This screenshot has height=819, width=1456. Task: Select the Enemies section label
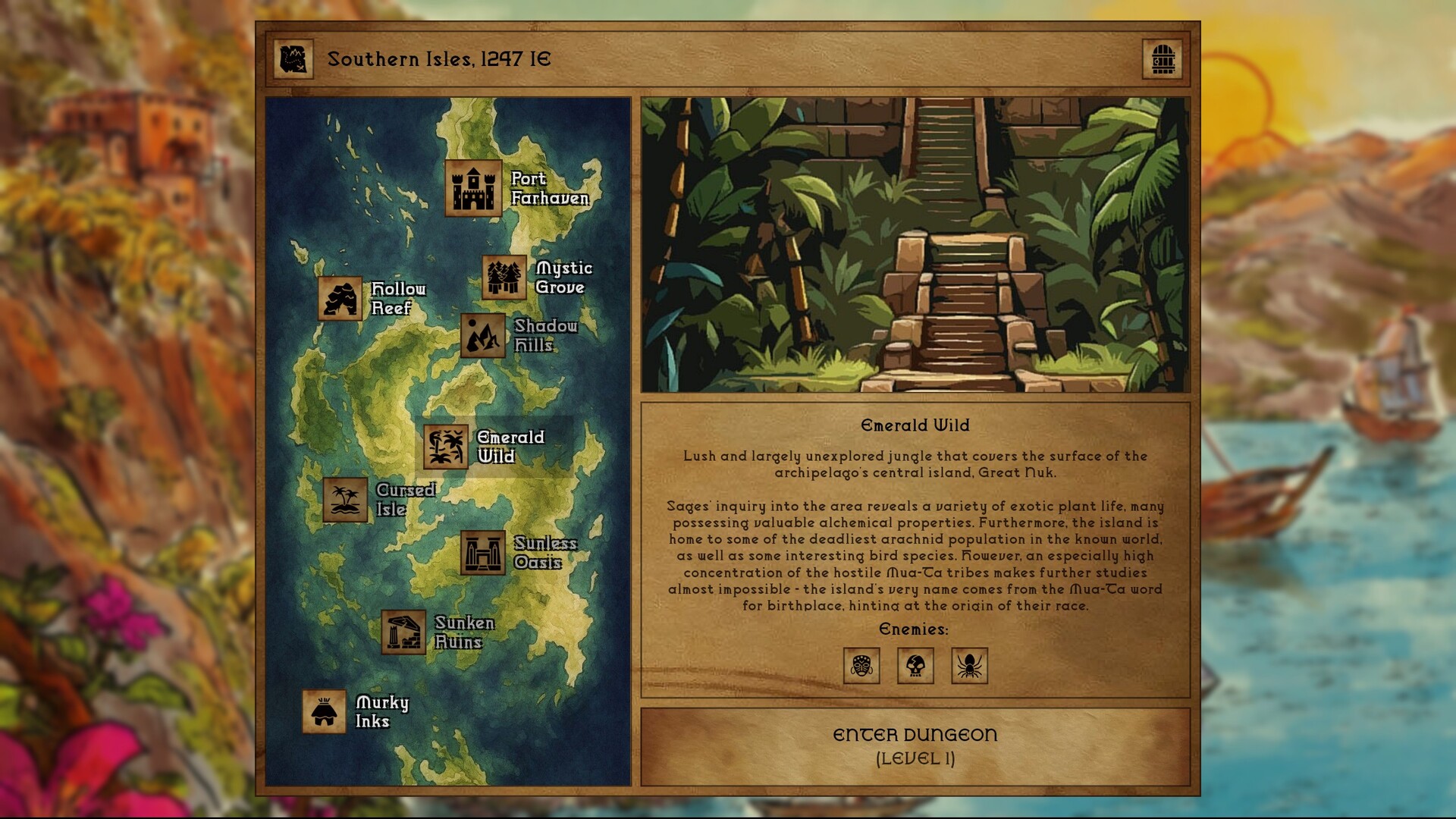point(914,629)
